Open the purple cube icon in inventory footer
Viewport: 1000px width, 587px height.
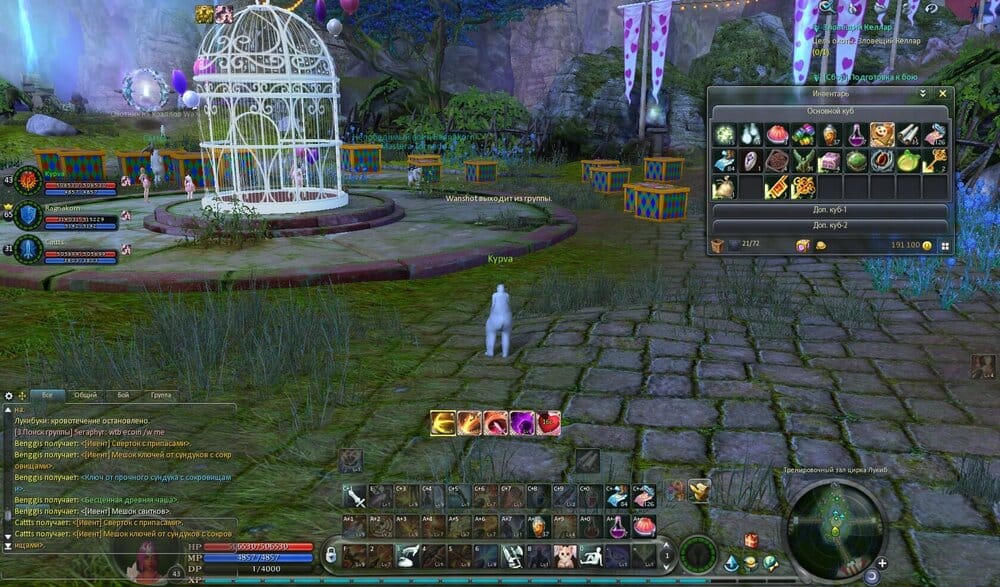(x=801, y=245)
